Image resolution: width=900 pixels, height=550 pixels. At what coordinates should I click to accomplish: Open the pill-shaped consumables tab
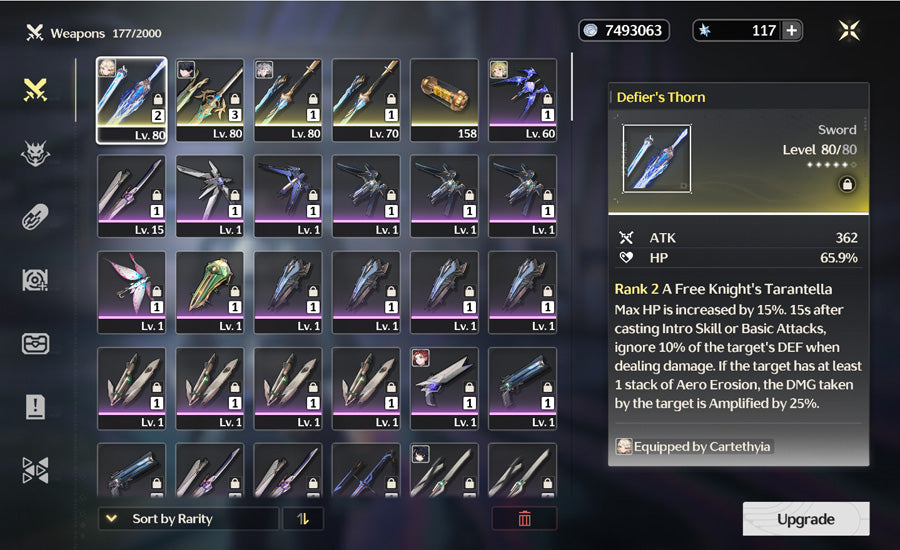pos(36,217)
